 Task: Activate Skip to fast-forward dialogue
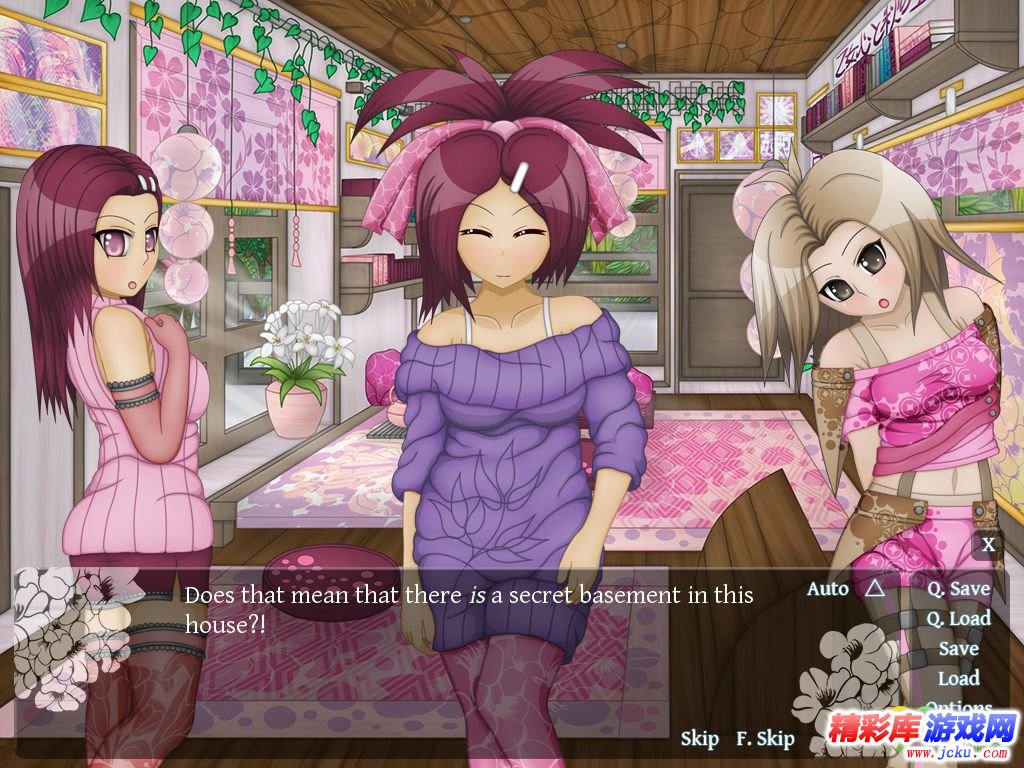(699, 739)
